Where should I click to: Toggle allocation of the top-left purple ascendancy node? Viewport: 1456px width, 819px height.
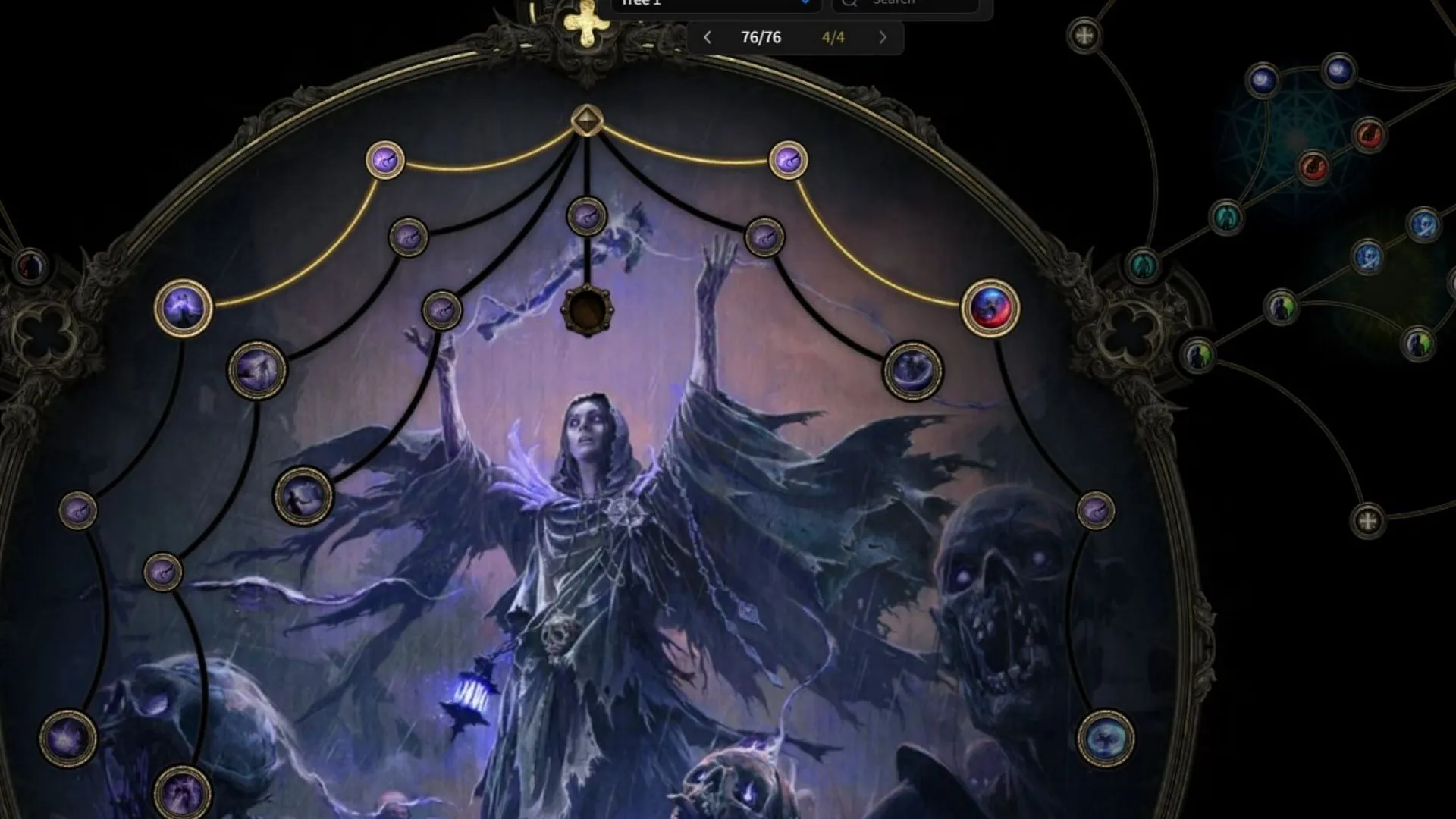[385, 160]
